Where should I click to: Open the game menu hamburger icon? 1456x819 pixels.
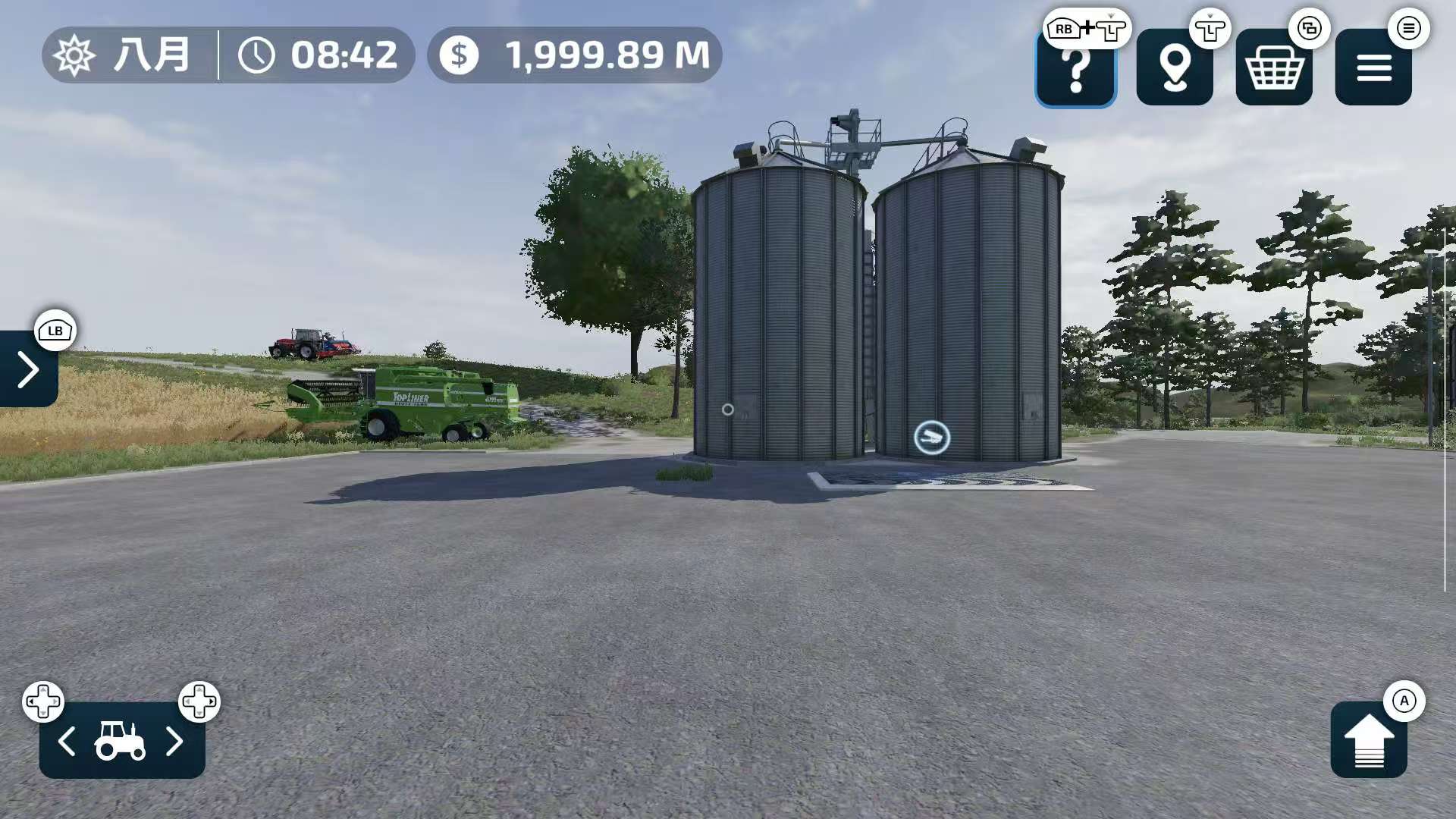point(1373,70)
